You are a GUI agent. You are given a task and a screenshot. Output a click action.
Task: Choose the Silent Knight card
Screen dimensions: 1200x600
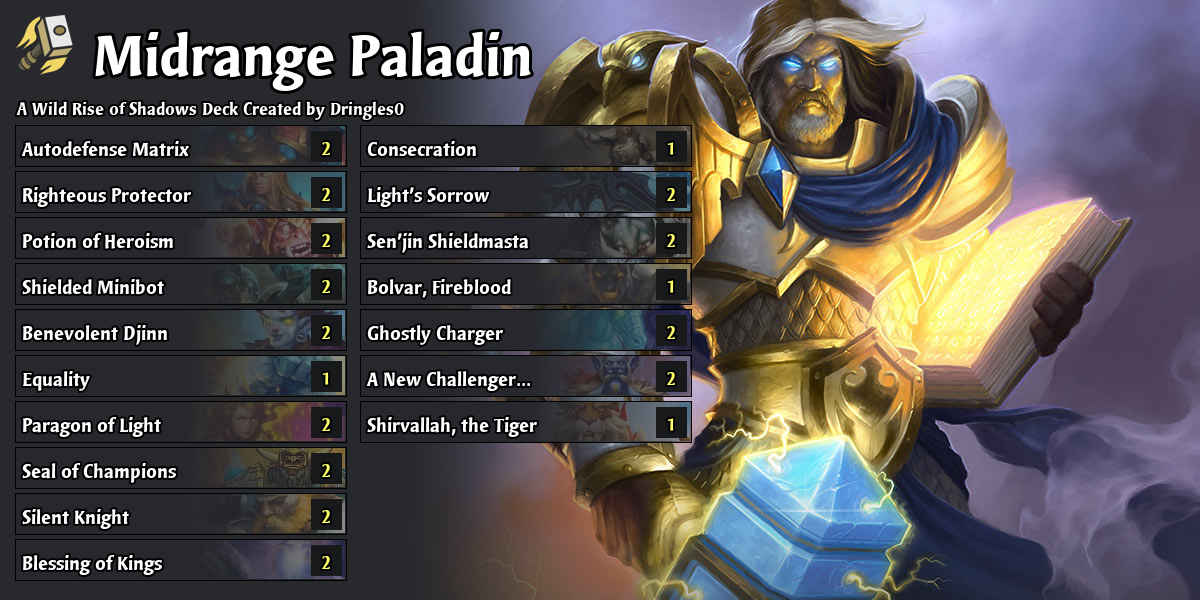181,518
